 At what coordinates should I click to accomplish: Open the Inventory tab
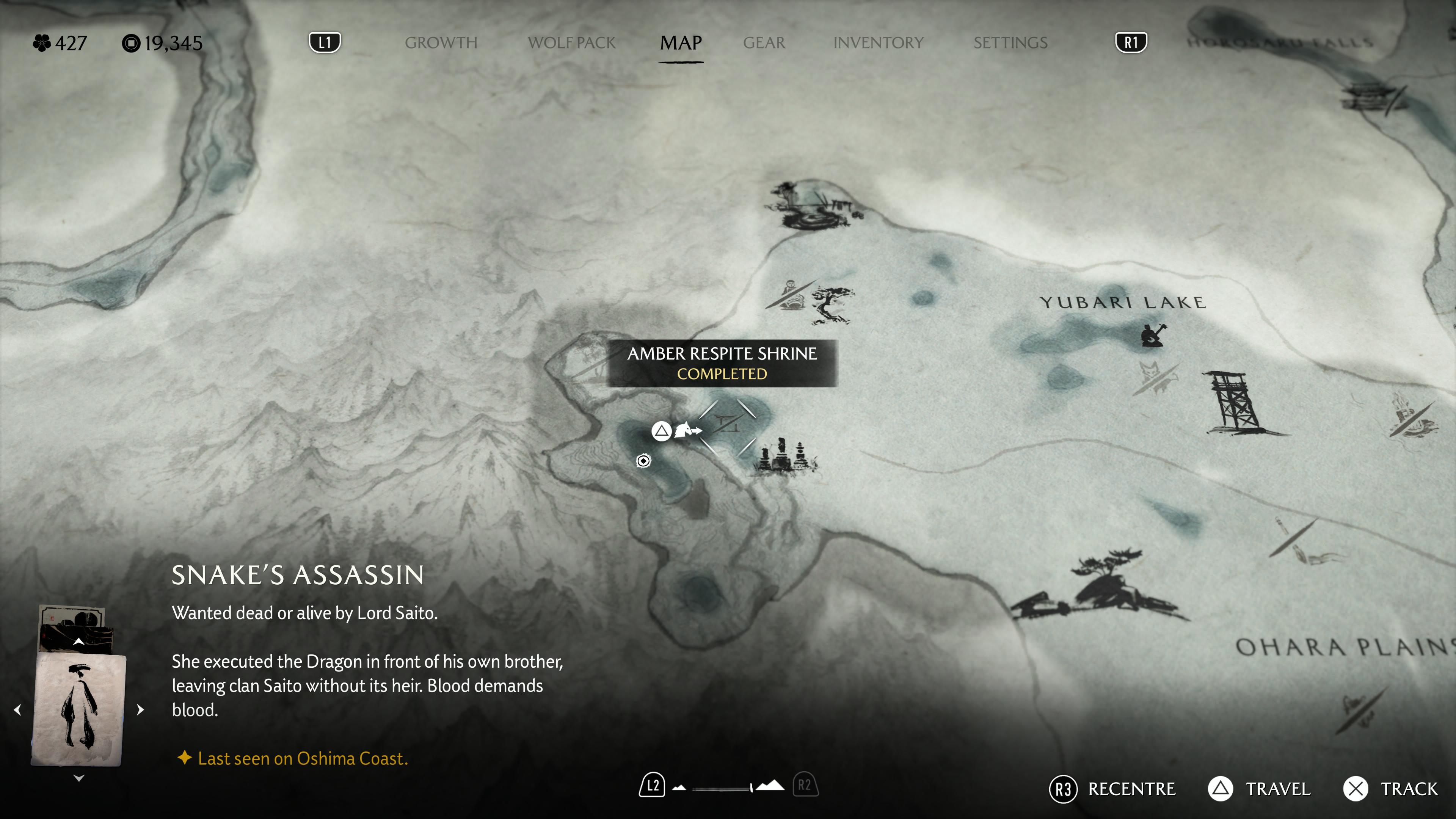coord(878,43)
